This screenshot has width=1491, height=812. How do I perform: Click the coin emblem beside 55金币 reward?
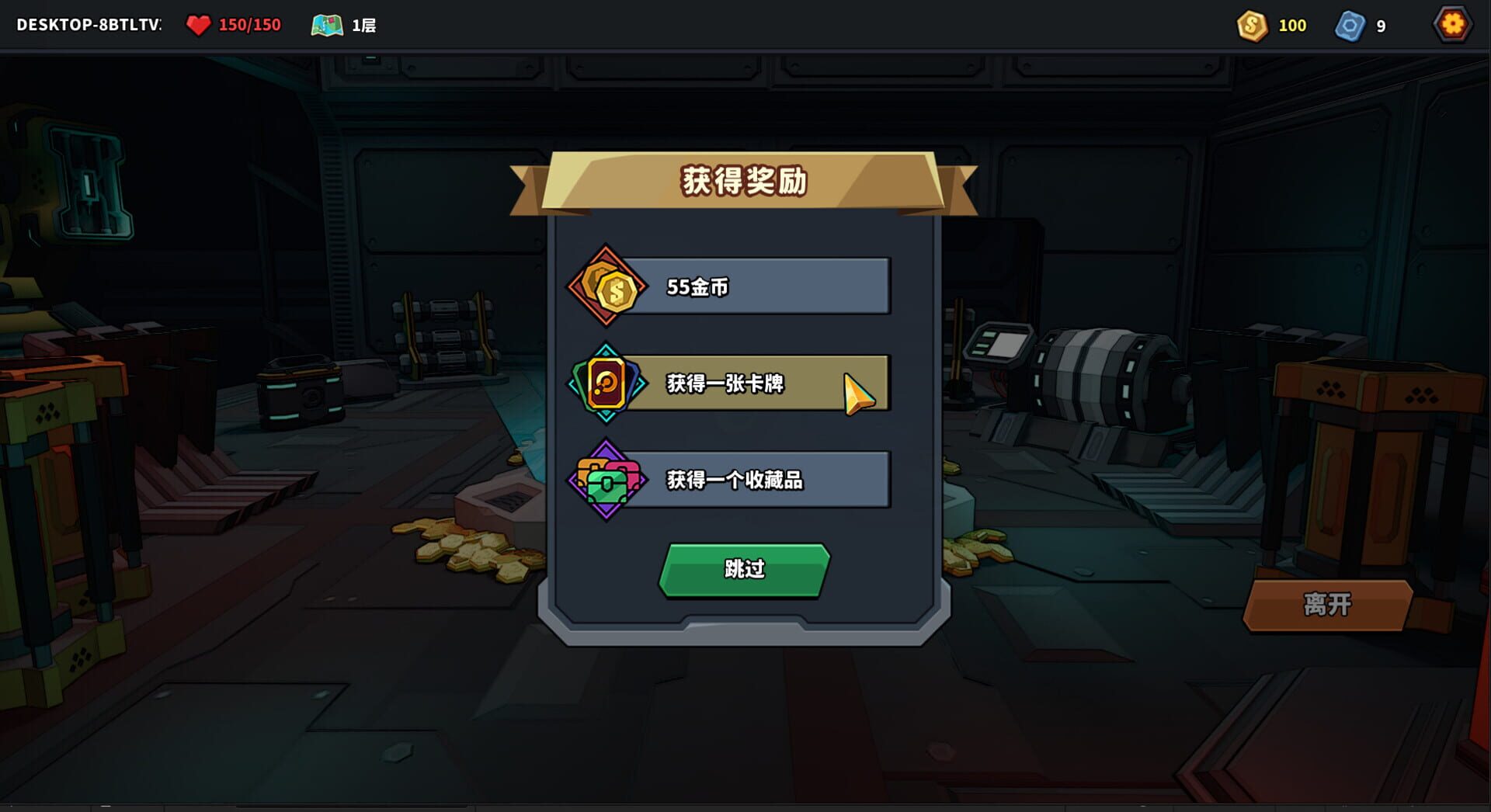pos(606,286)
